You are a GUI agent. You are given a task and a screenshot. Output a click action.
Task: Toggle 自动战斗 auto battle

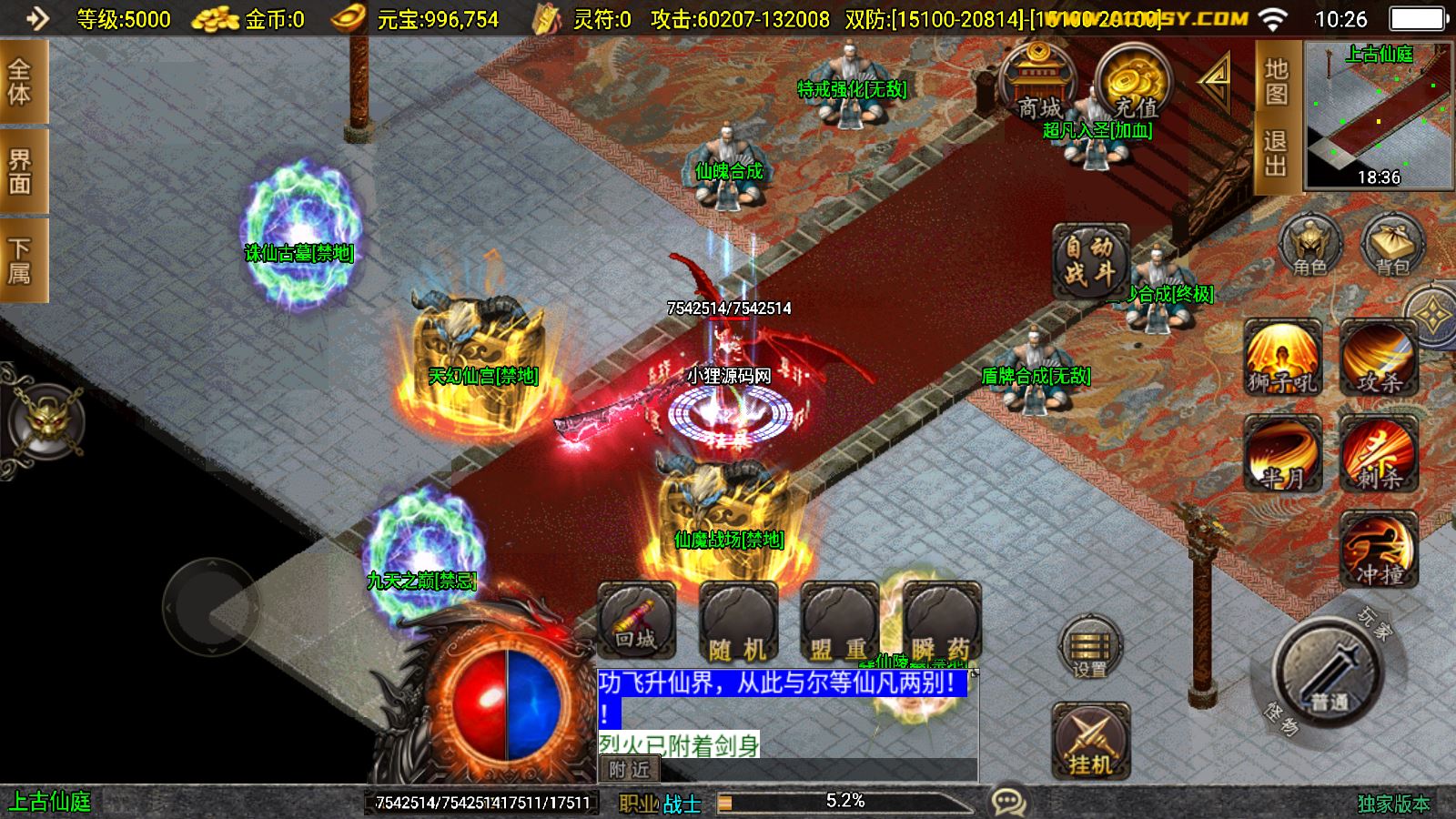pyautogui.click(x=1090, y=261)
